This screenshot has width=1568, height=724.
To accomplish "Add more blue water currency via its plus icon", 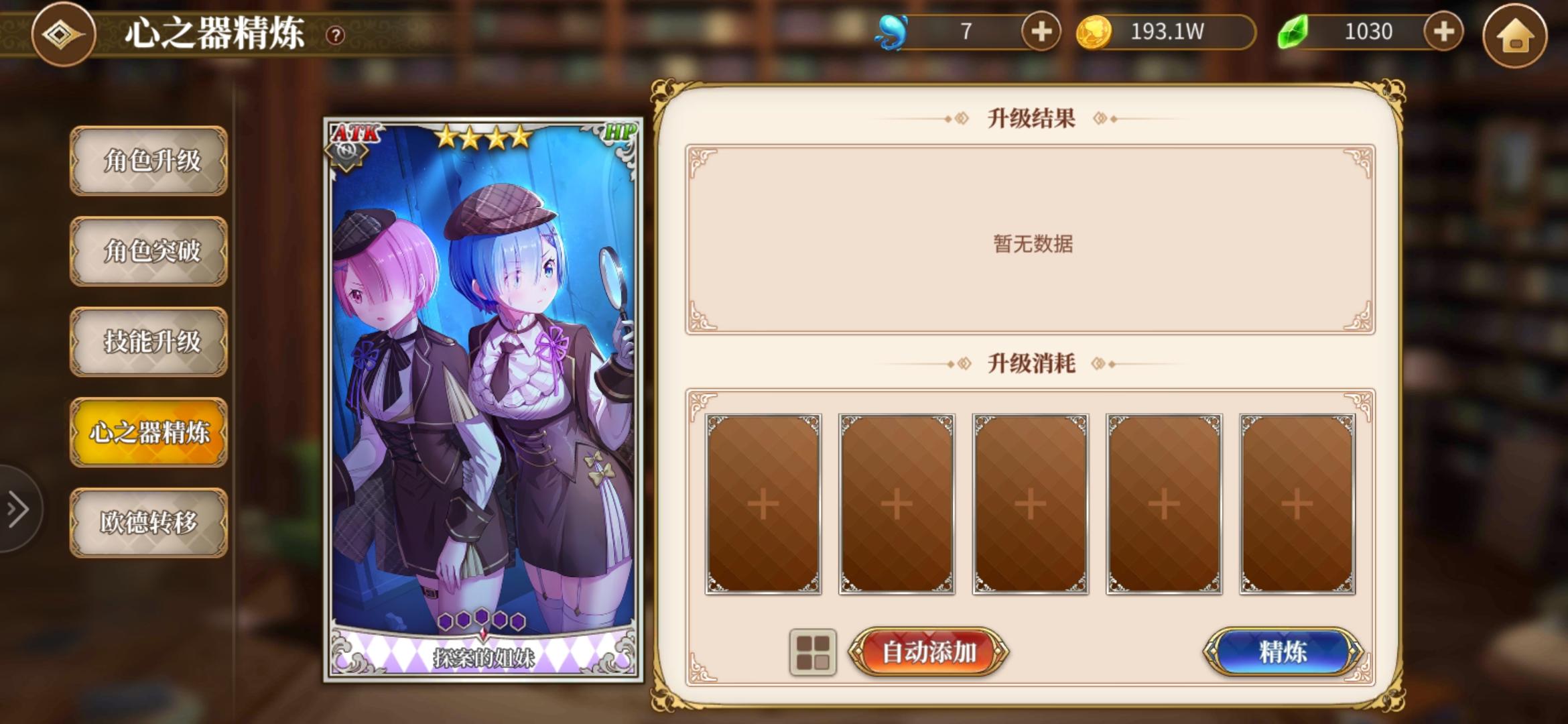I will 1040,32.
